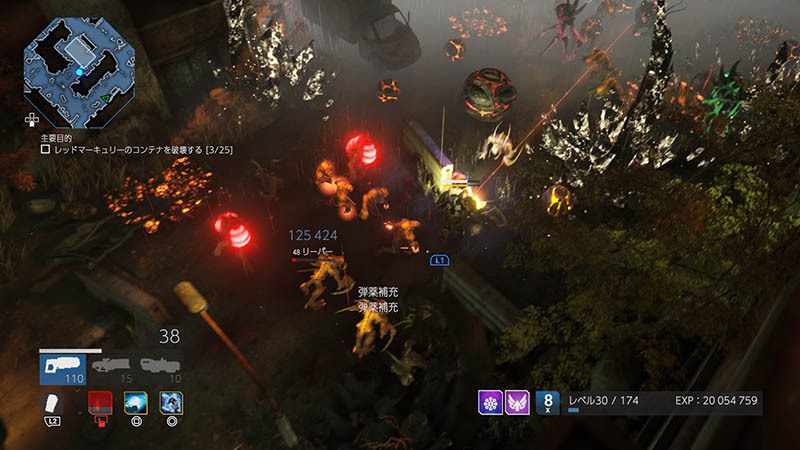Activate the blue figure ability icon
Image resolution: width=800 pixels, height=450 pixels.
pos(171,402)
